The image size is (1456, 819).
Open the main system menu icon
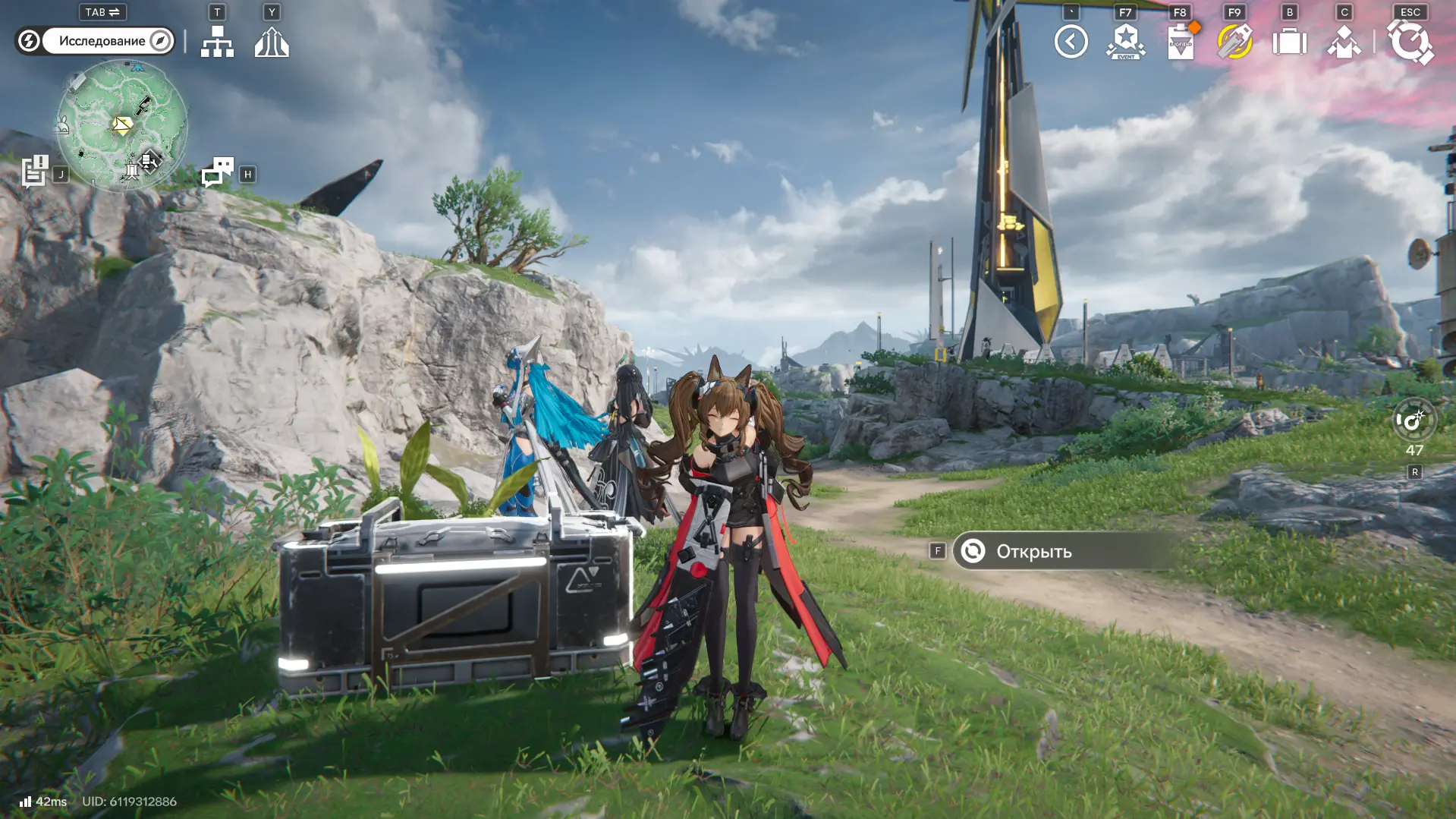coord(1410,42)
